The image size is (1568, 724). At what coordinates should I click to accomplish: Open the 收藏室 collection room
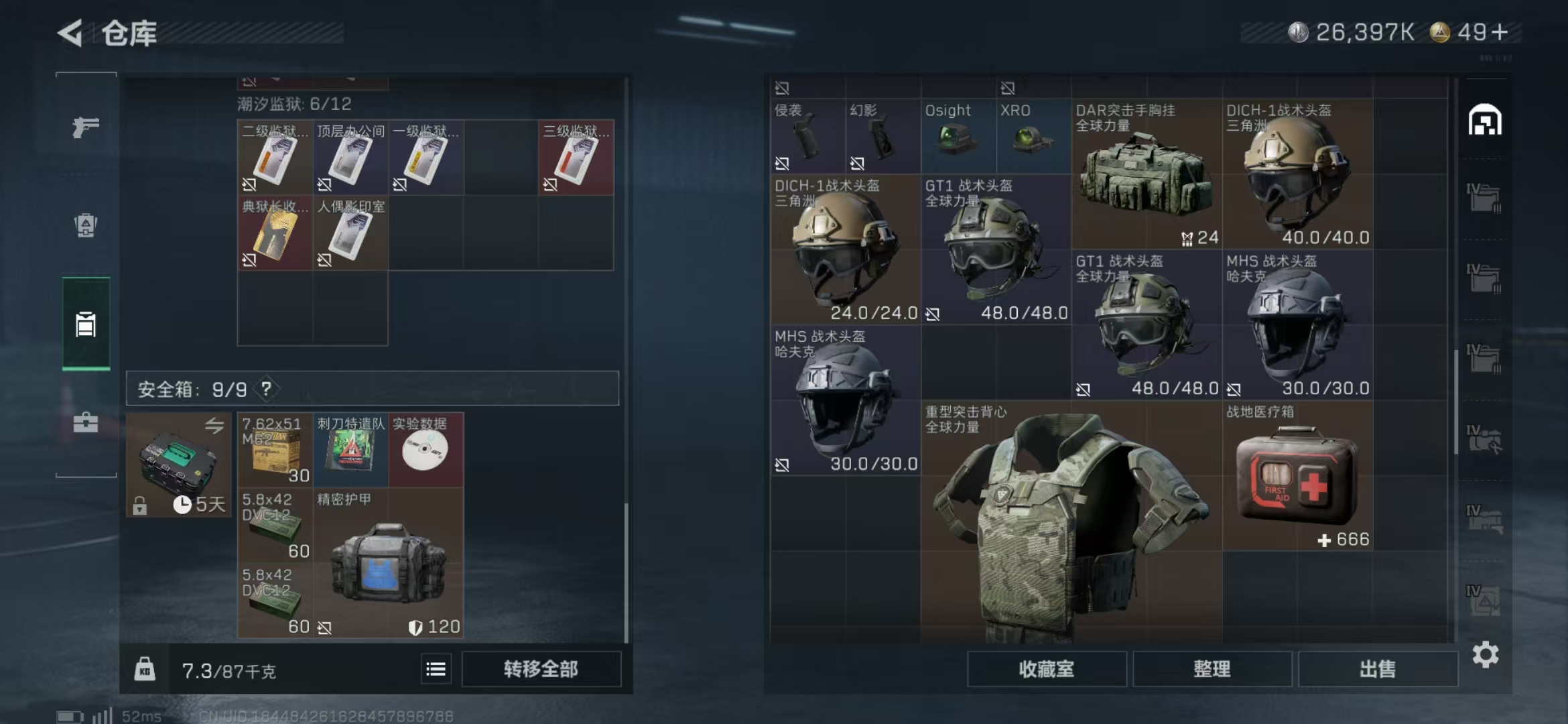[1046, 669]
